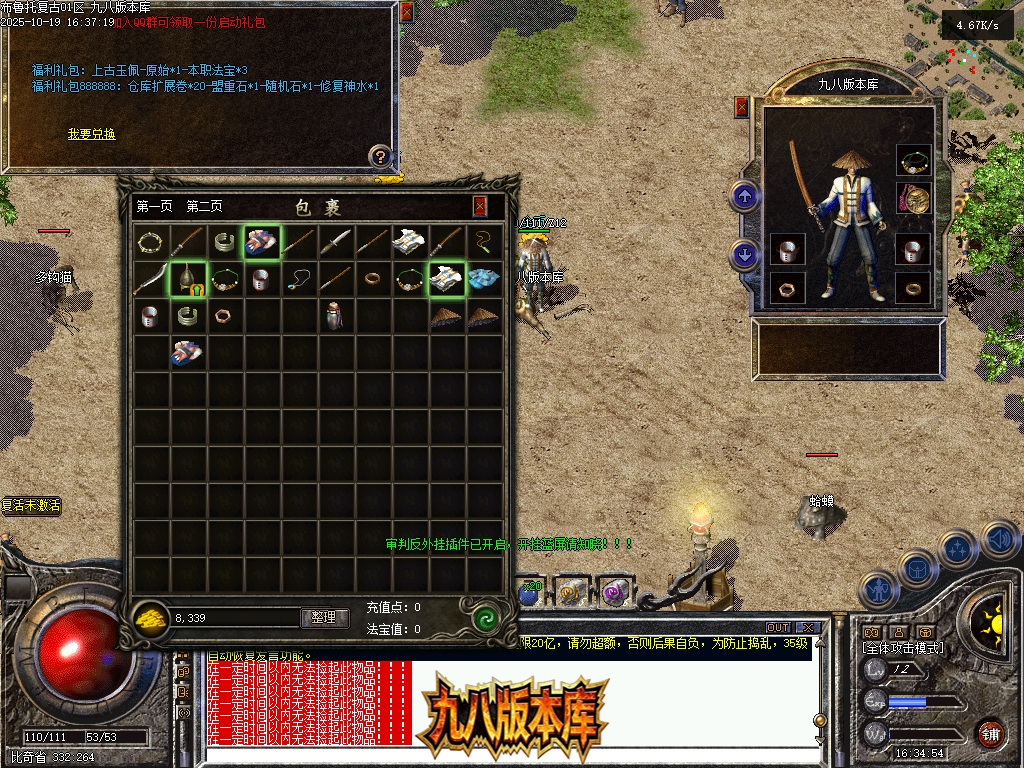
Task: Choose the dagger item in the bag
Action: 335,242
